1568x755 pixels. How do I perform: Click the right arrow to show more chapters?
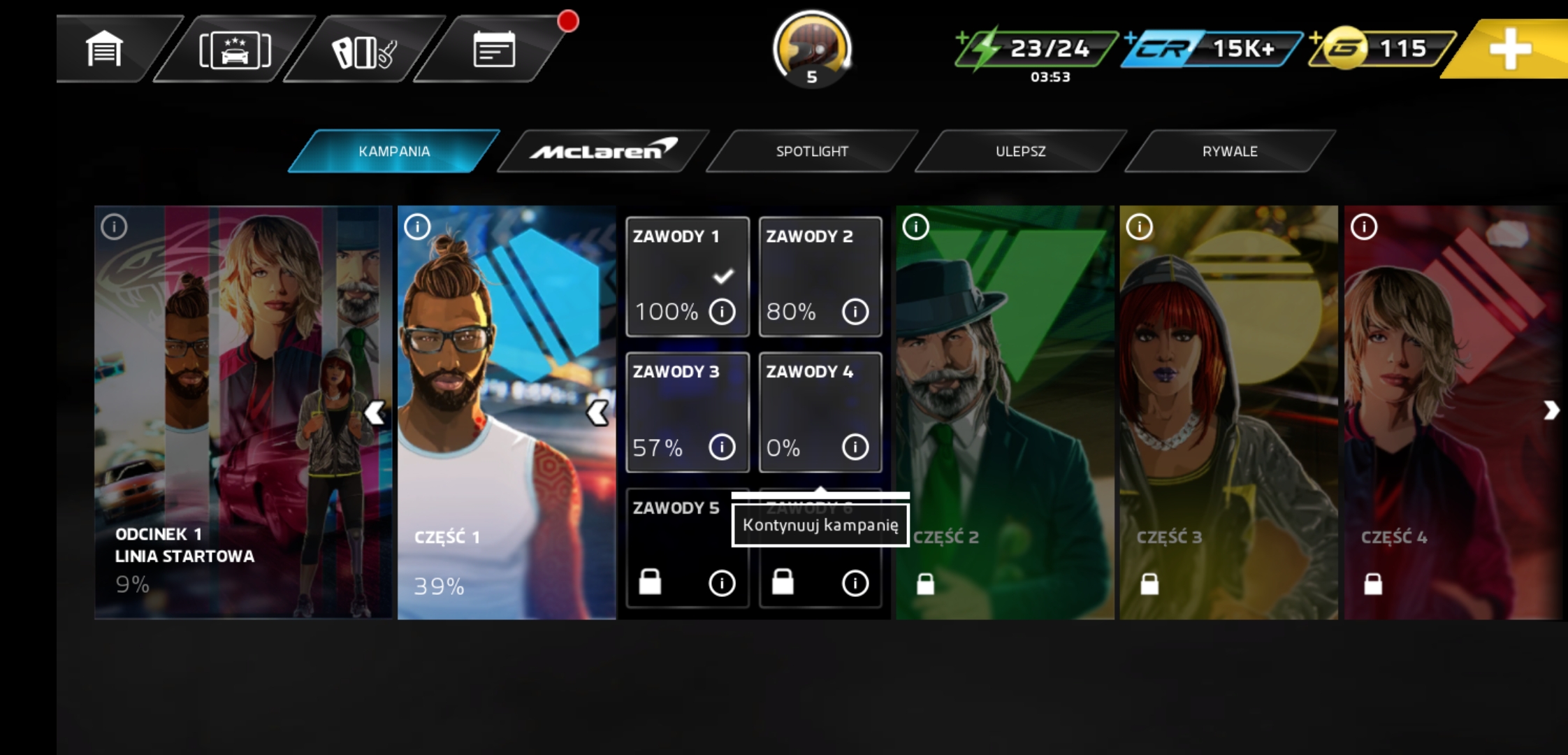coord(1551,410)
